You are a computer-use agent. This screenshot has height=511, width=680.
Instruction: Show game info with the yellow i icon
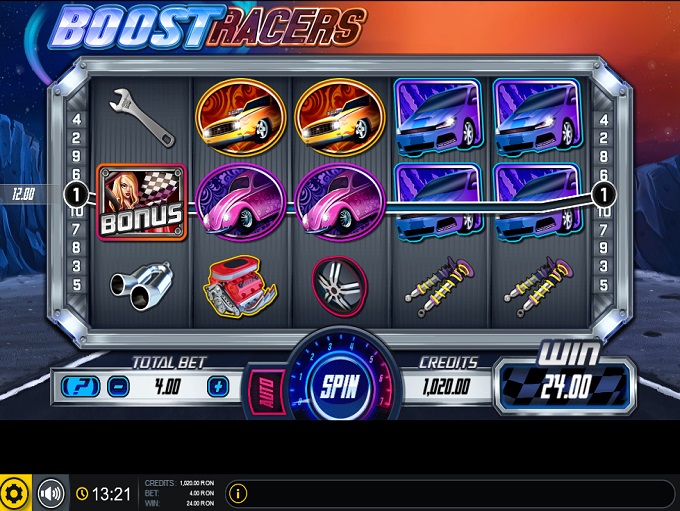238,493
